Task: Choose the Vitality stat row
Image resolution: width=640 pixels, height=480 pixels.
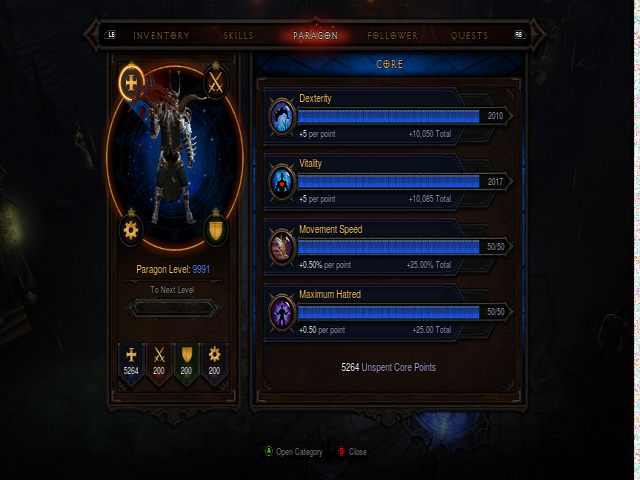Action: click(389, 182)
